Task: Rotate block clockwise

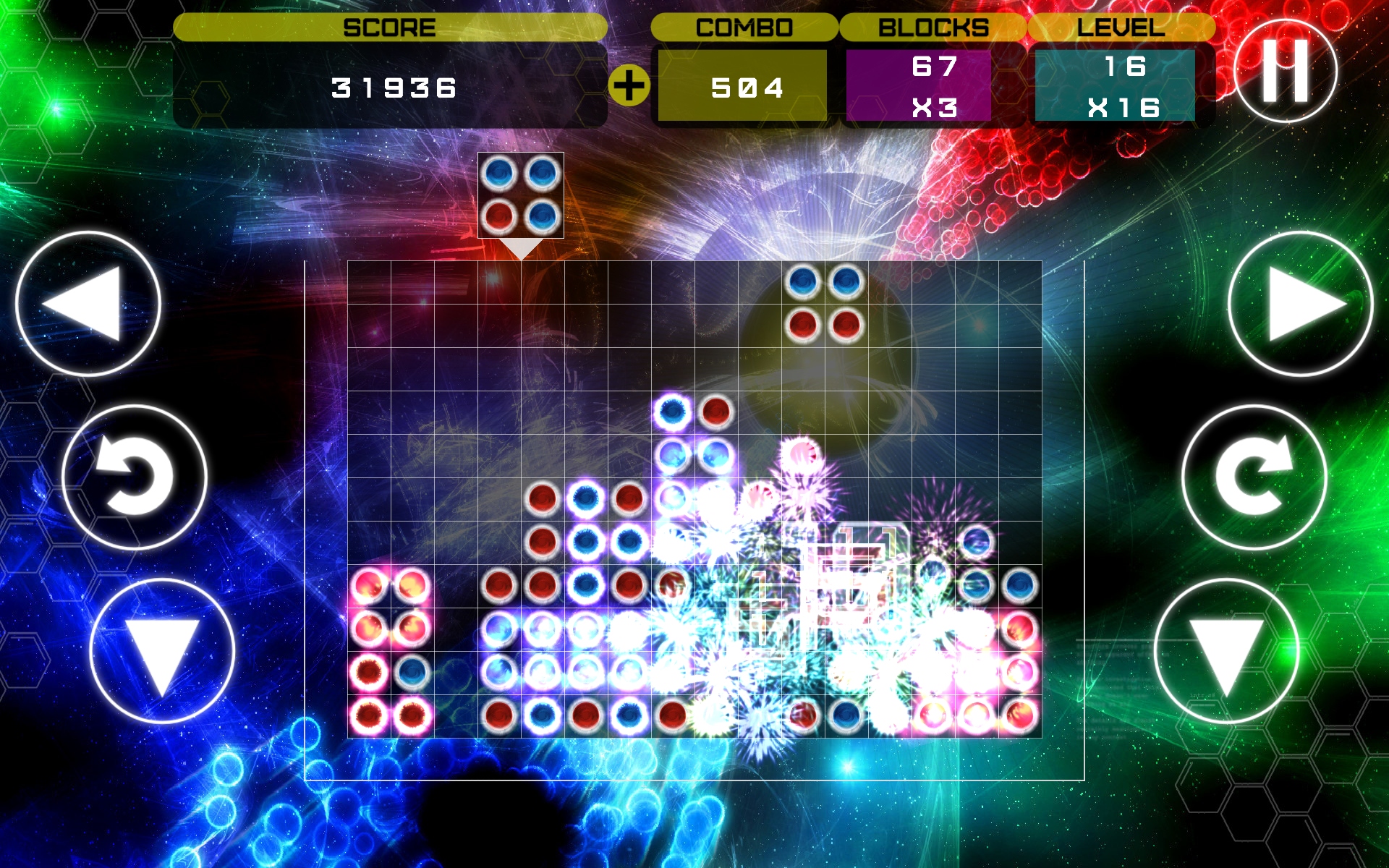Action: [x=1254, y=477]
